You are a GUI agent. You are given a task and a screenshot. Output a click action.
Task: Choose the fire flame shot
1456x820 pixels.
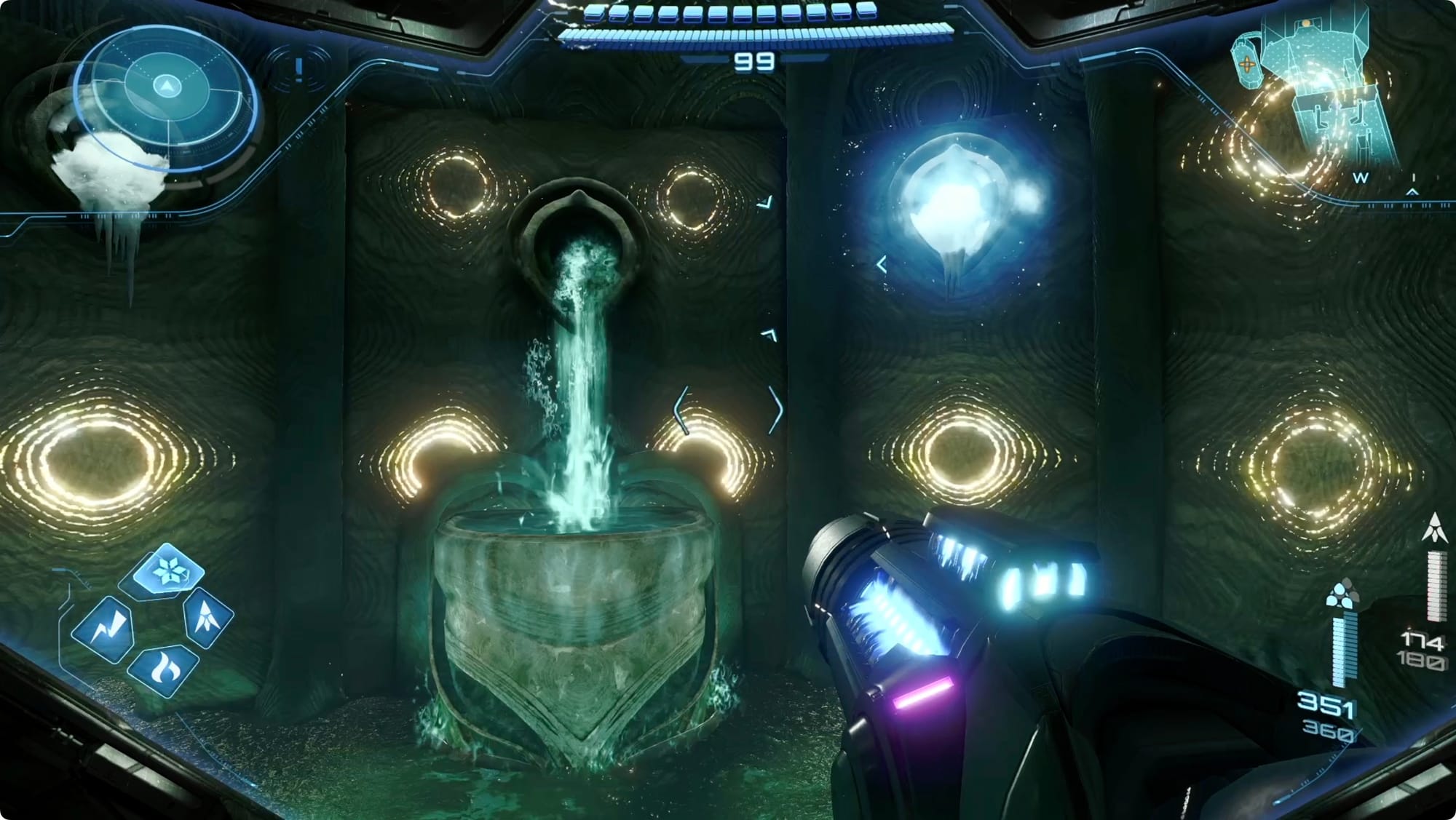point(163,670)
